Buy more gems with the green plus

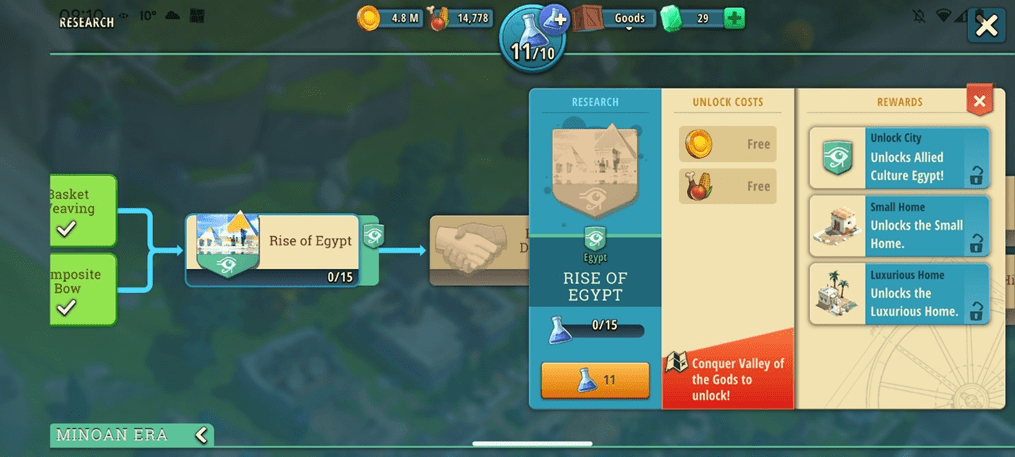tap(734, 18)
